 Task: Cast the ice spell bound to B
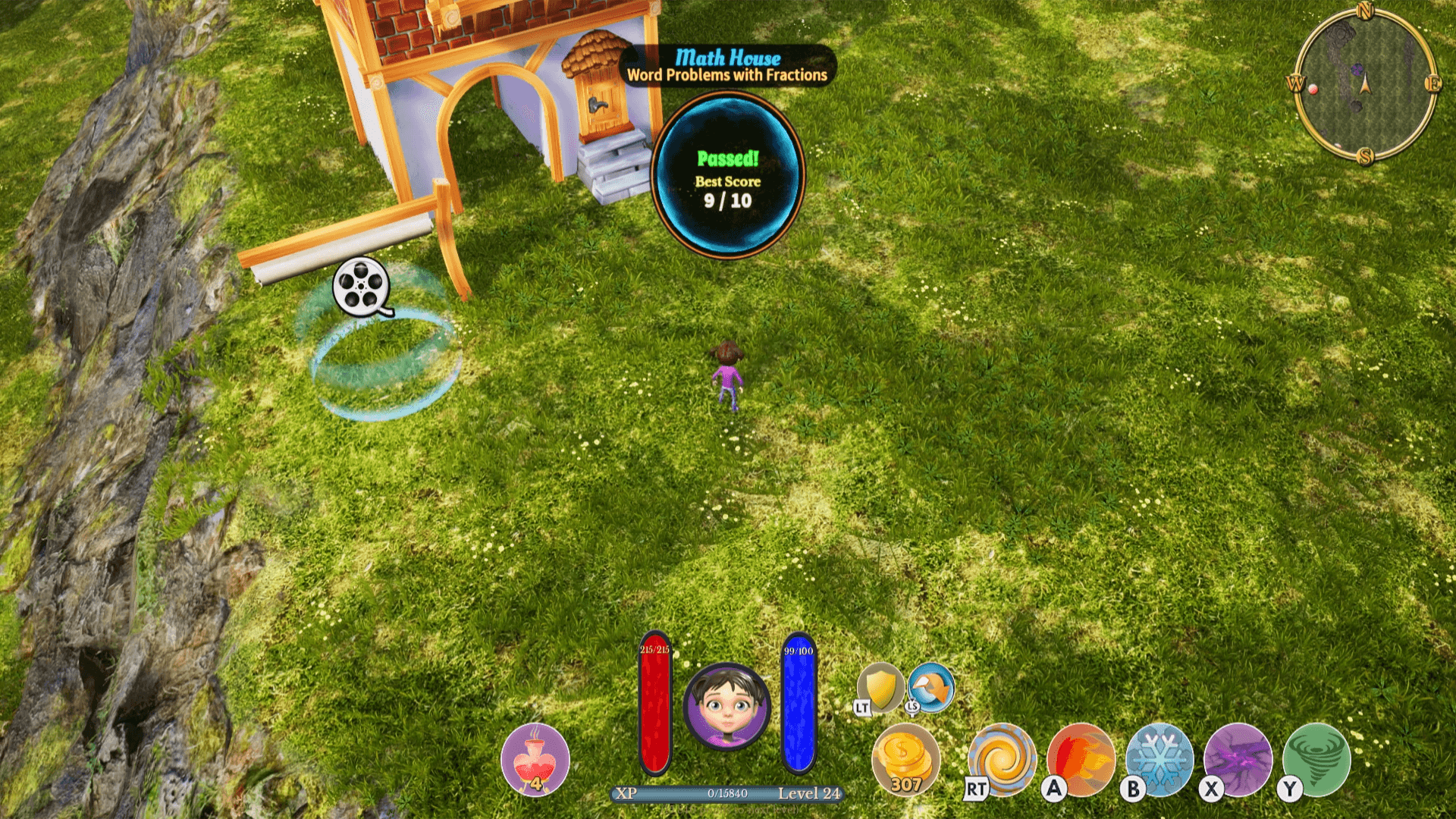click(x=1159, y=759)
